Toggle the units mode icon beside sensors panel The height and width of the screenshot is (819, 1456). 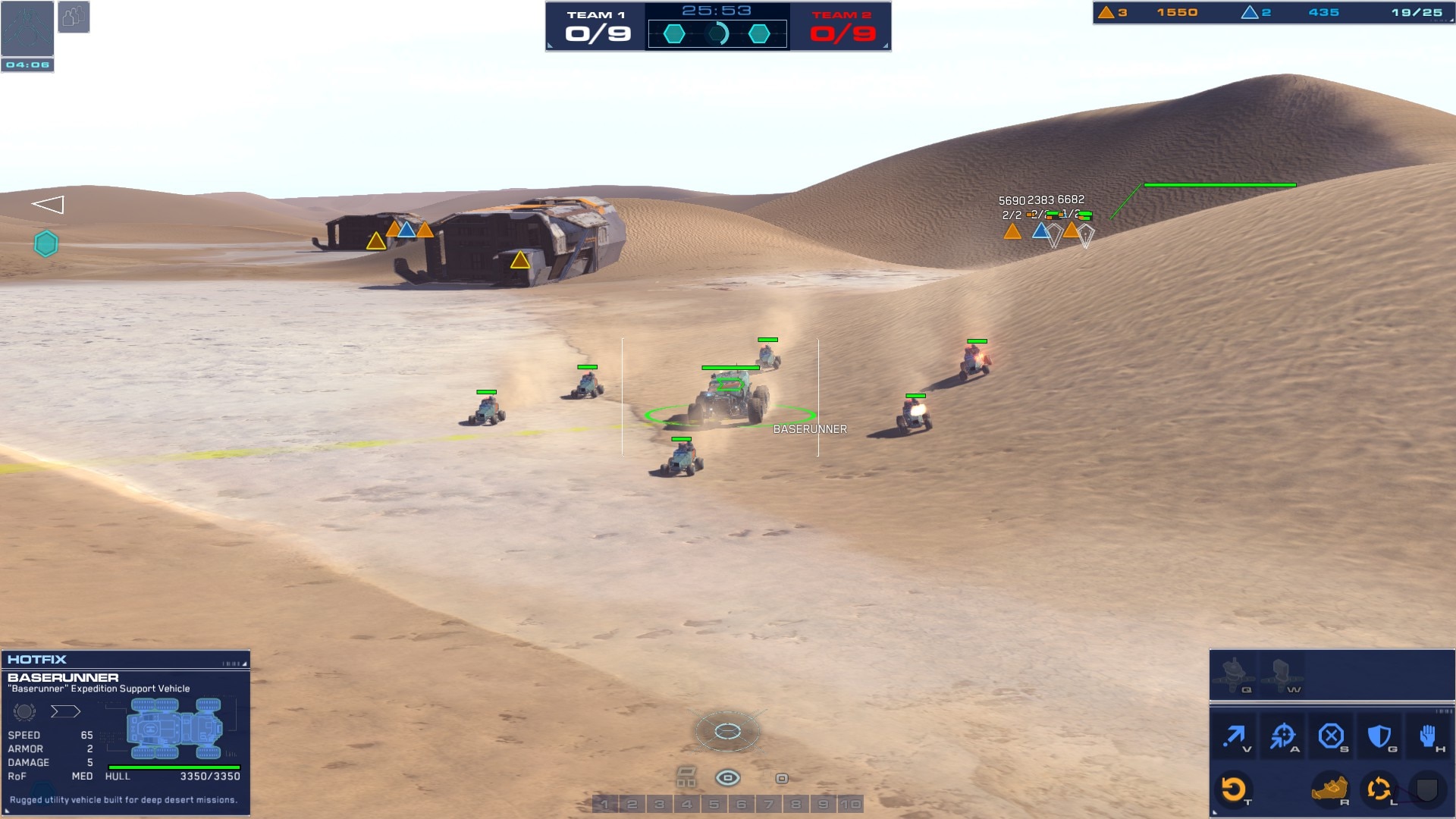point(74,17)
